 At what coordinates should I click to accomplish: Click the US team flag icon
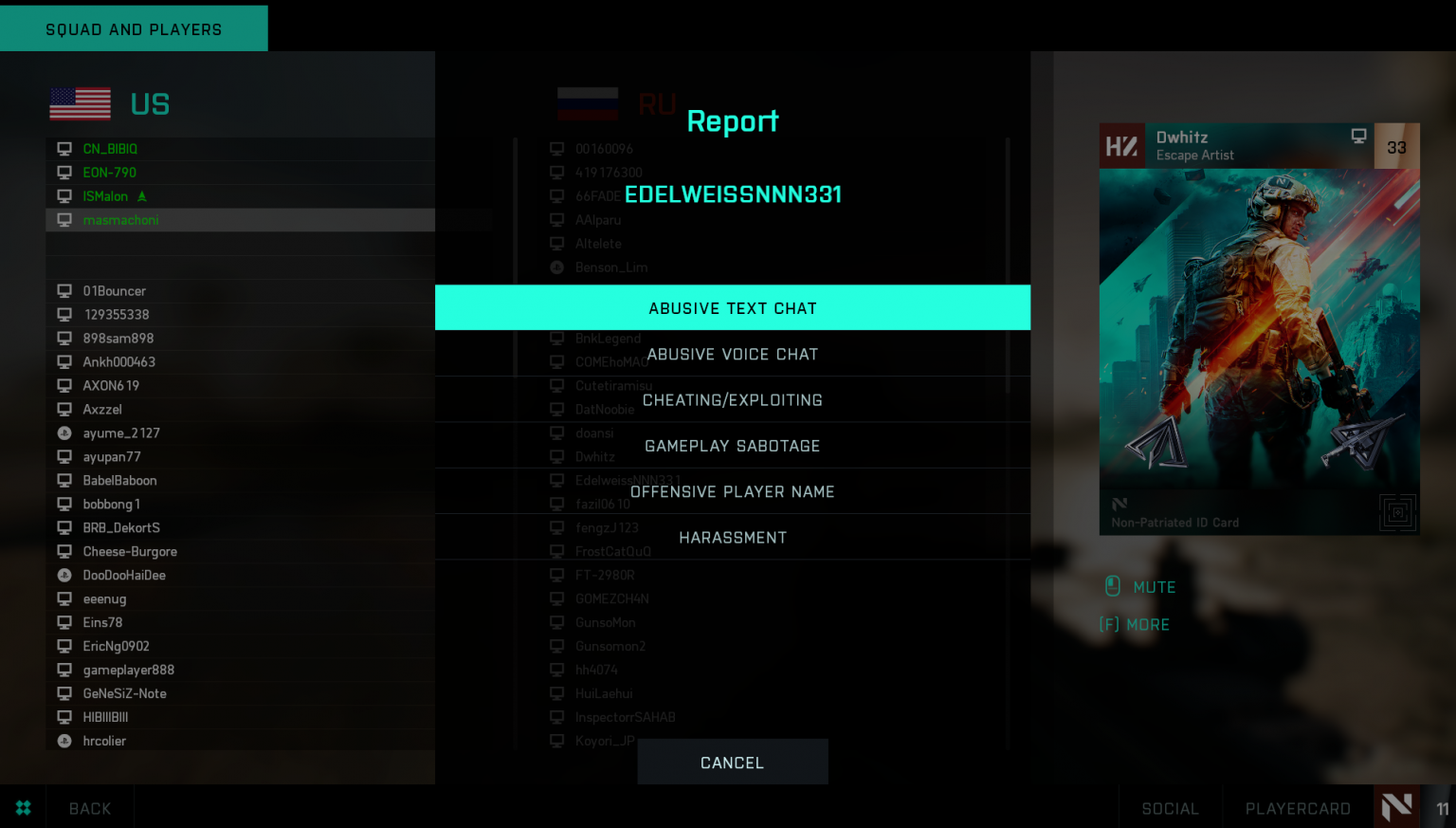click(x=80, y=103)
